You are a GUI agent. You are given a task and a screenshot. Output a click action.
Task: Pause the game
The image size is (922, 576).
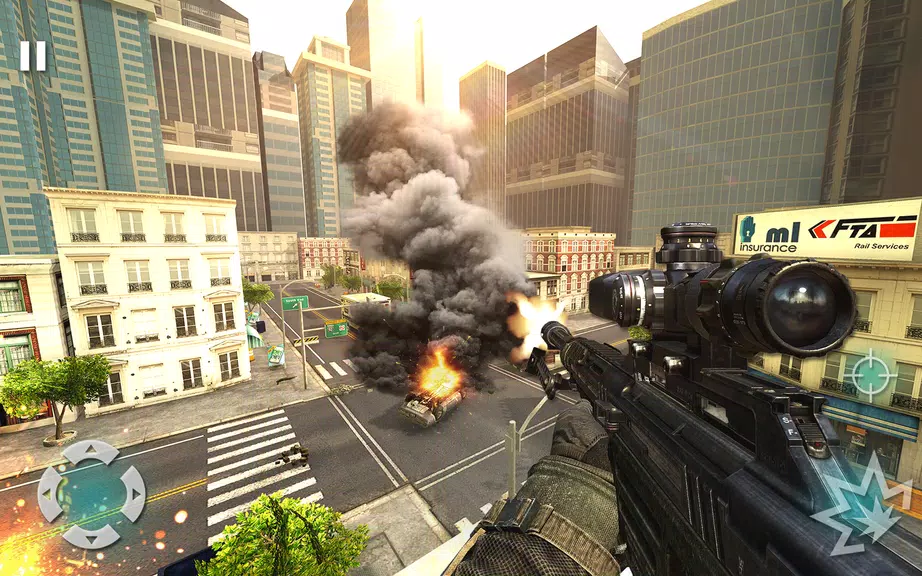point(33,55)
